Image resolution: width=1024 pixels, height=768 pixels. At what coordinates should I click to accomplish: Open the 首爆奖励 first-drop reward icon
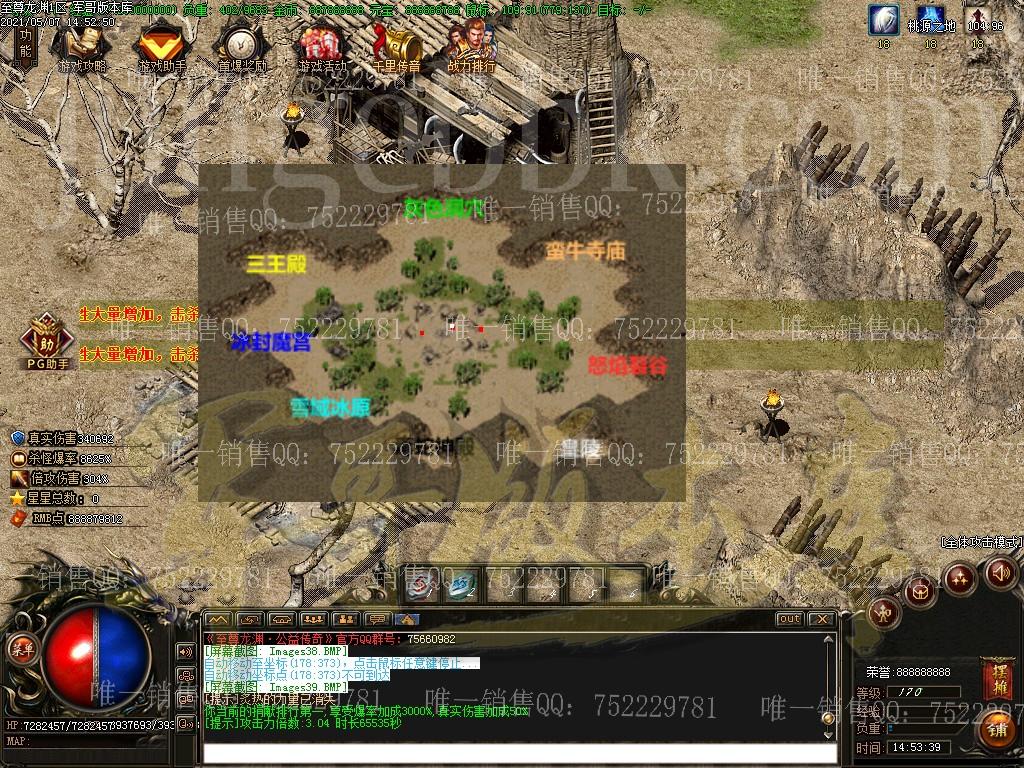coord(242,47)
